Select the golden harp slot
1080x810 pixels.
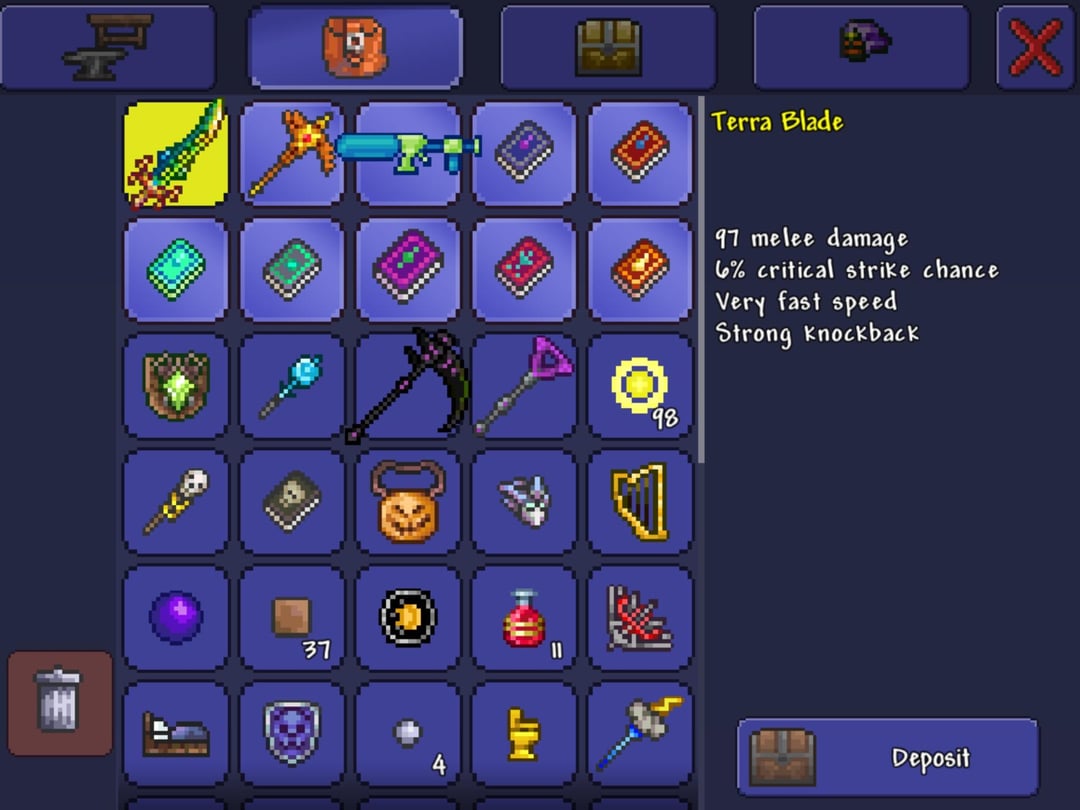point(640,502)
